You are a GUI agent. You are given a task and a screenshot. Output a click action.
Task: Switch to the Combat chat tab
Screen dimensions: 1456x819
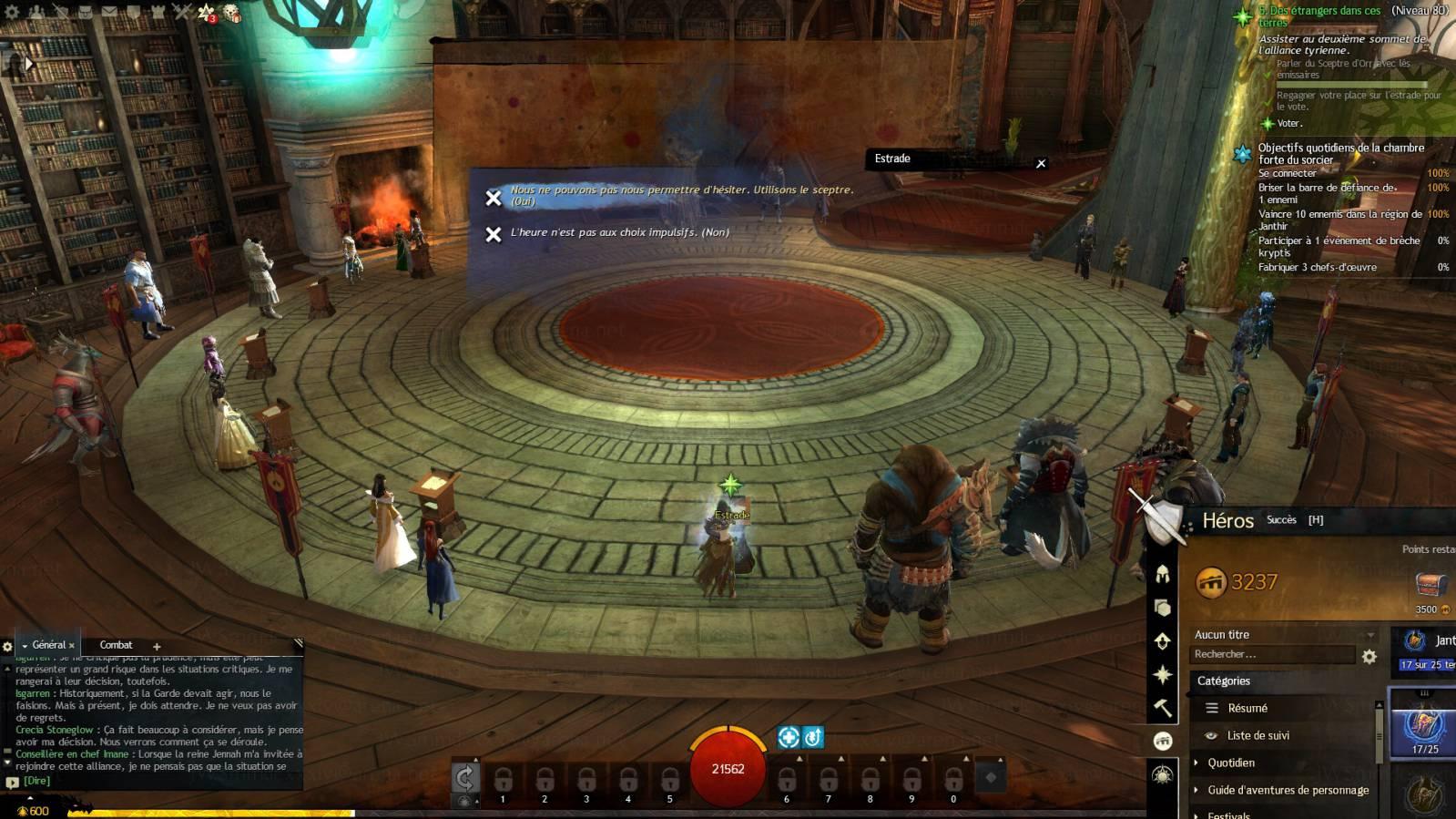click(116, 645)
